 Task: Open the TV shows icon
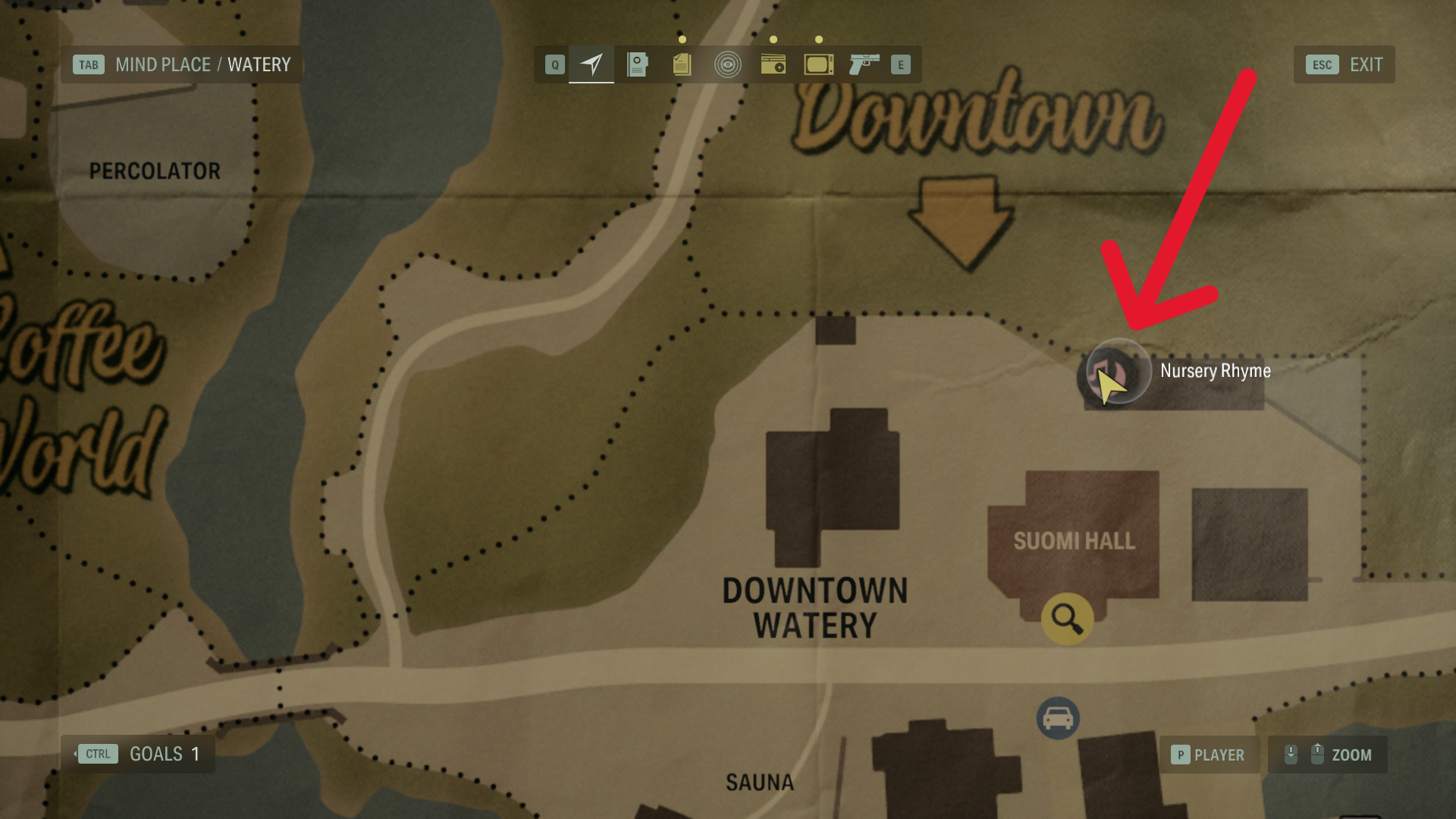(x=817, y=64)
